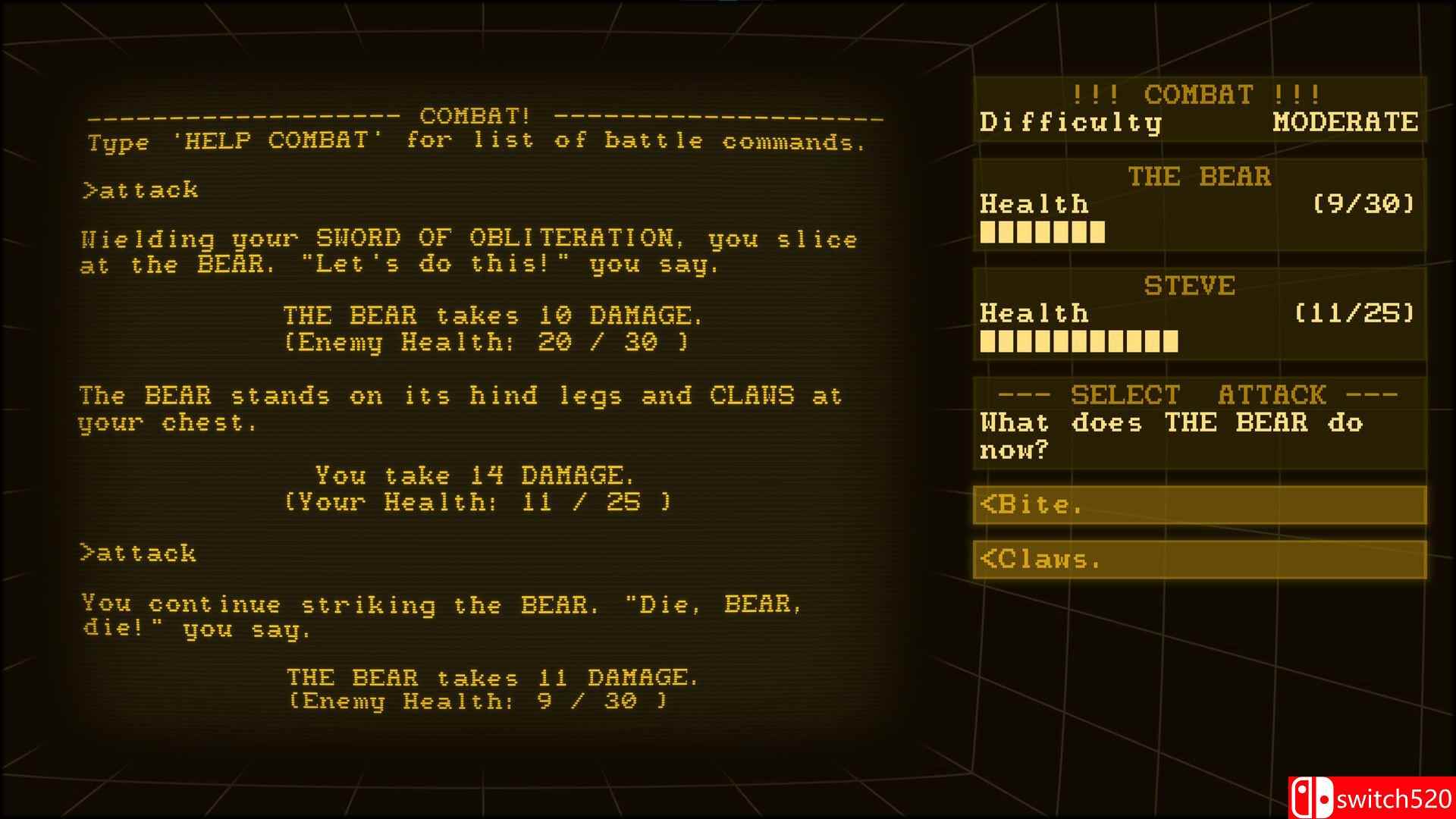Screen dimensions: 1456x819
Task: Click the 'You take 14 DAMAGE' message
Action: click(475, 475)
